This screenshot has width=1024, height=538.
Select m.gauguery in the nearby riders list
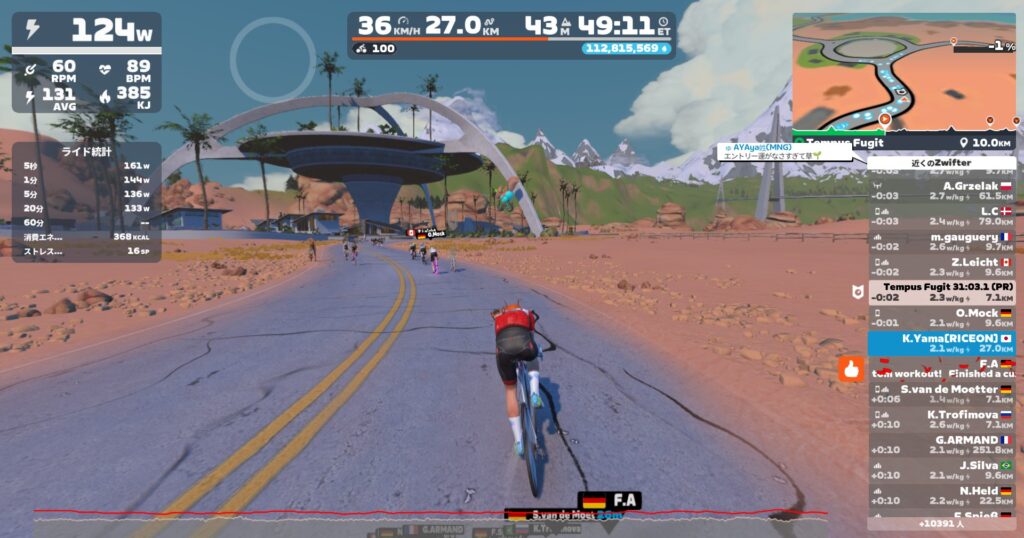[941, 241]
